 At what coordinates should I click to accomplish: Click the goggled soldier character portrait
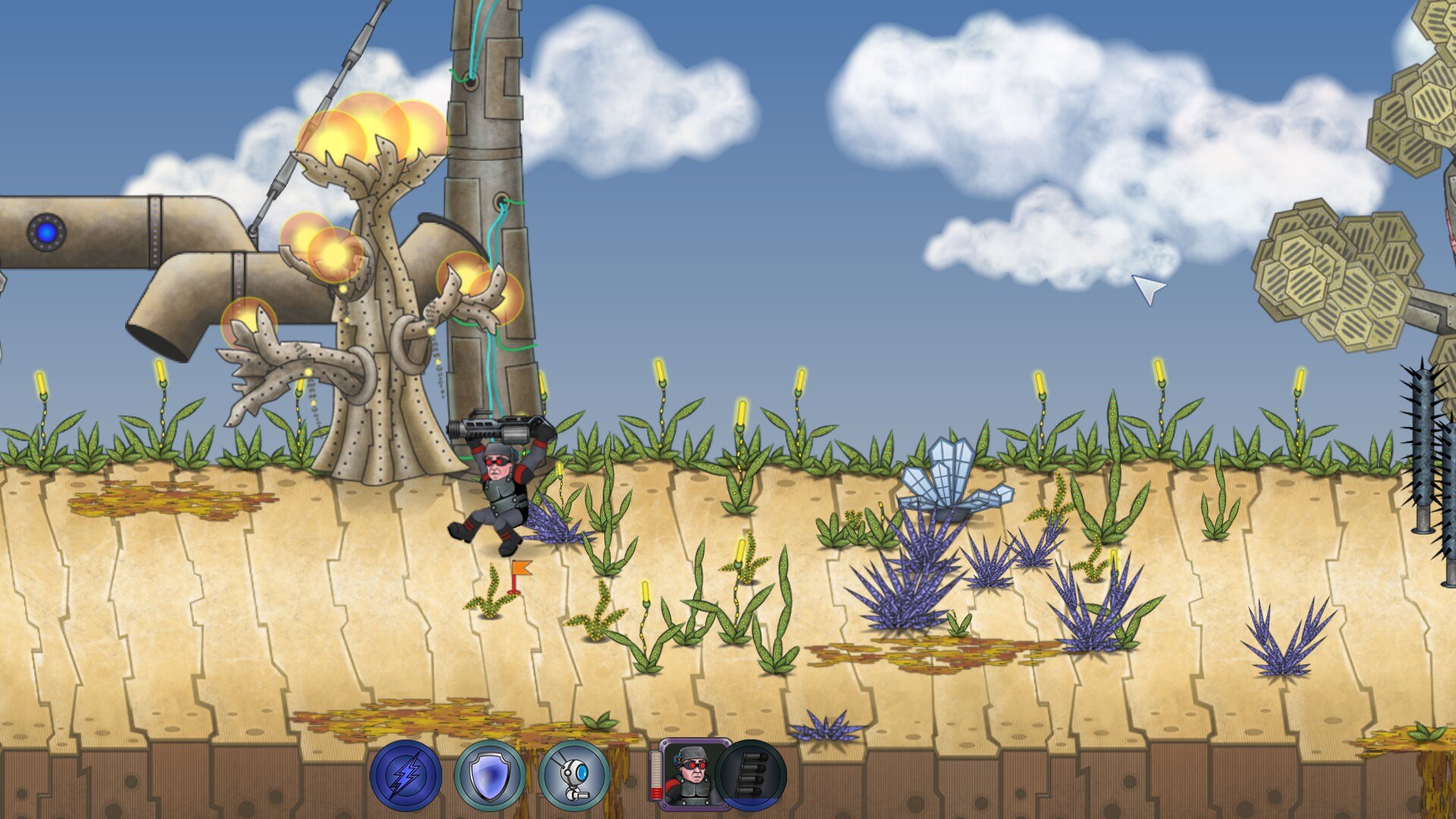click(x=692, y=775)
